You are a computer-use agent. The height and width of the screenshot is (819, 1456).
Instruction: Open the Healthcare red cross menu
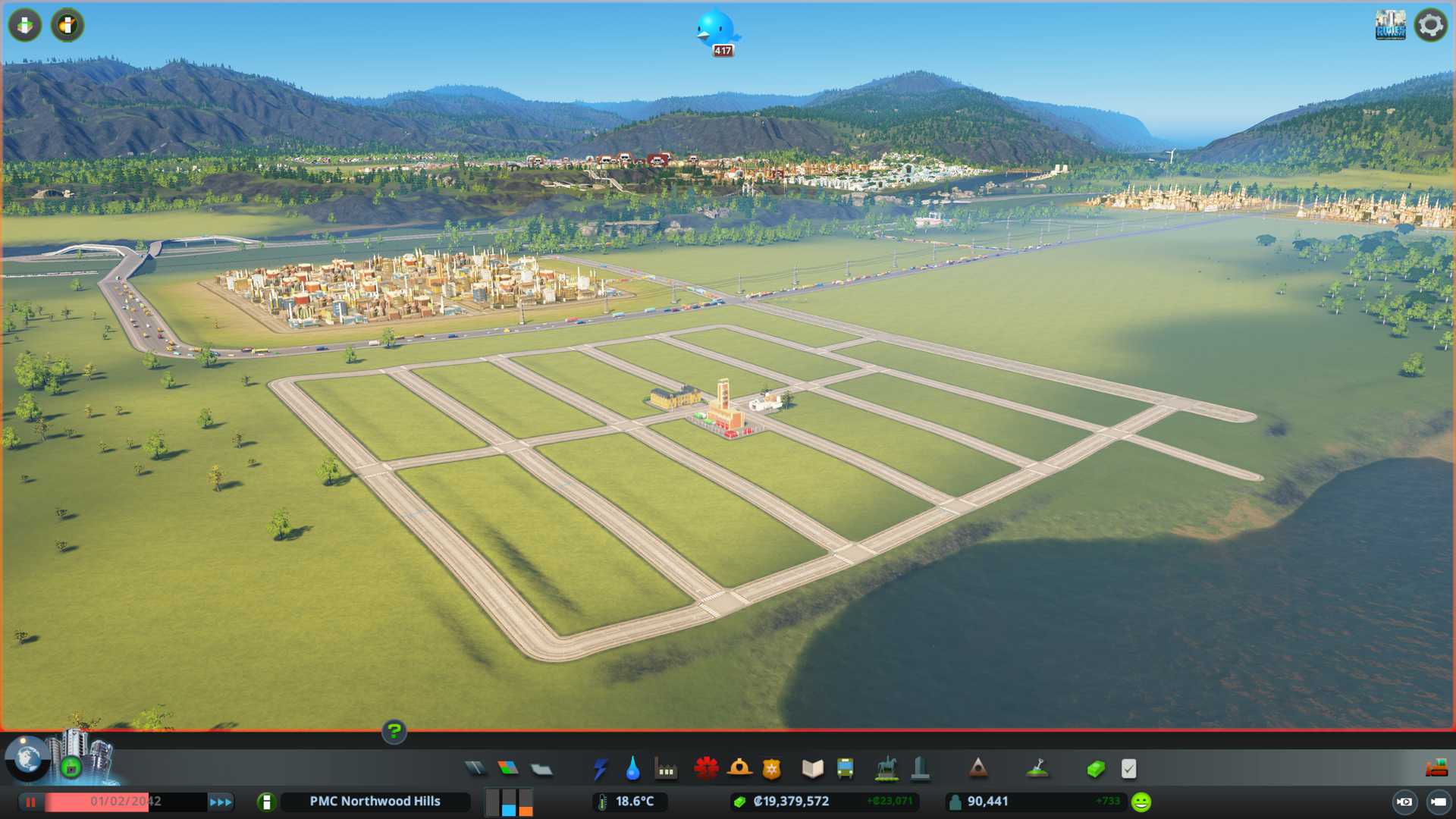click(706, 769)
